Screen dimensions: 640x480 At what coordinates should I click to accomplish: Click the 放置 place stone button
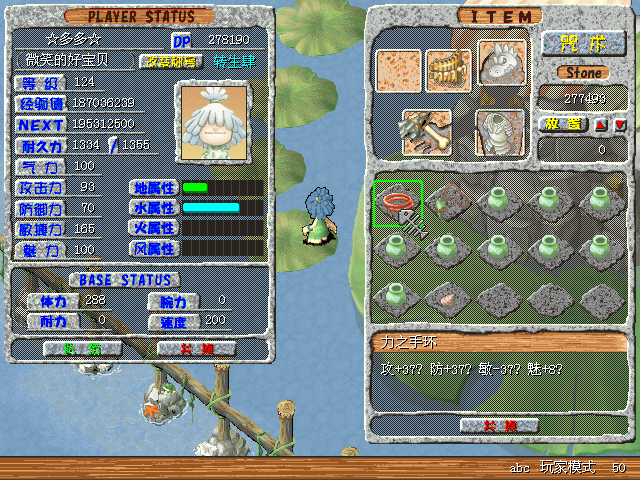tap(565, 124)
